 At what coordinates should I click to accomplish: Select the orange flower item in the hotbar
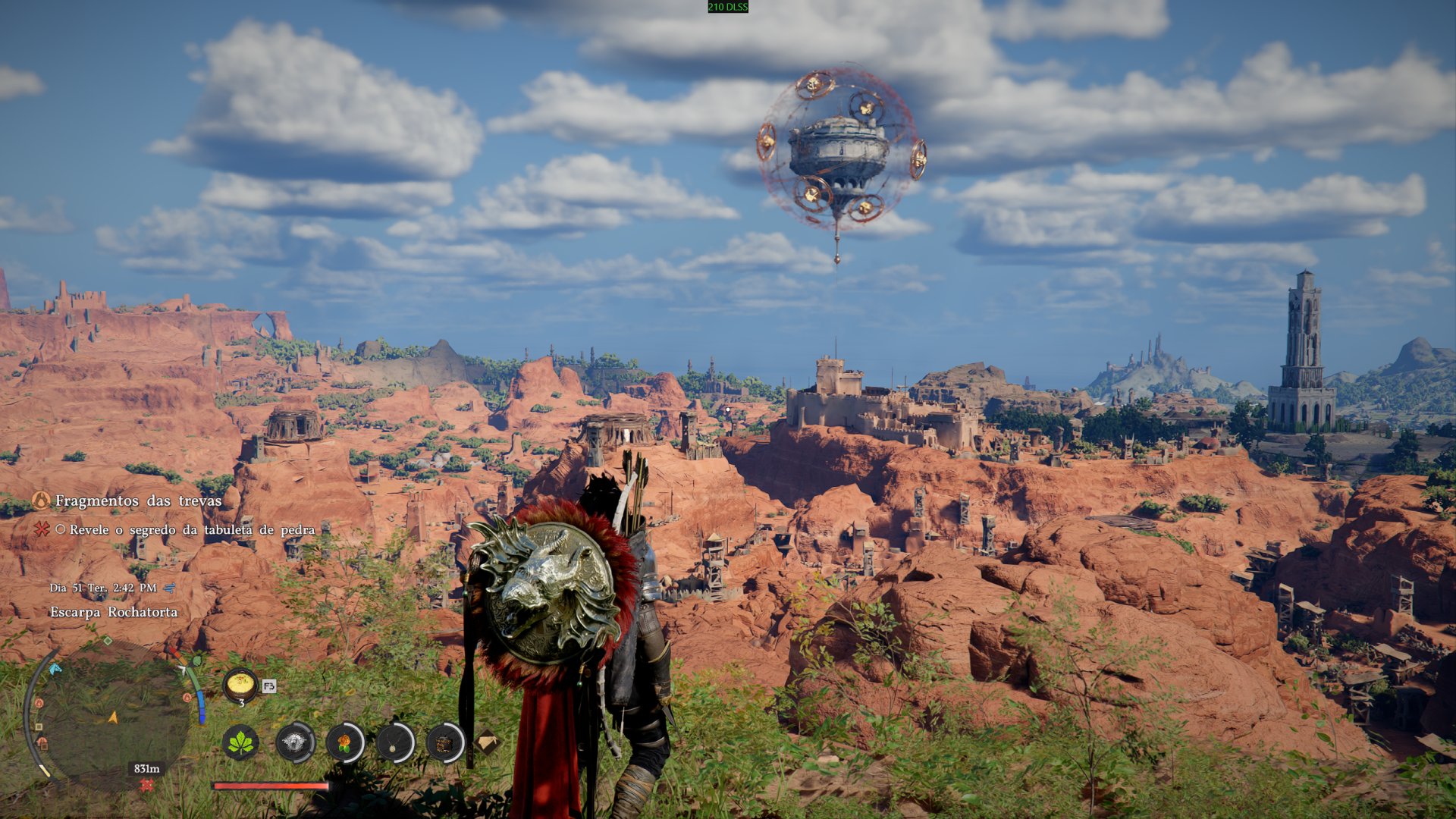[x=343, y=742]
